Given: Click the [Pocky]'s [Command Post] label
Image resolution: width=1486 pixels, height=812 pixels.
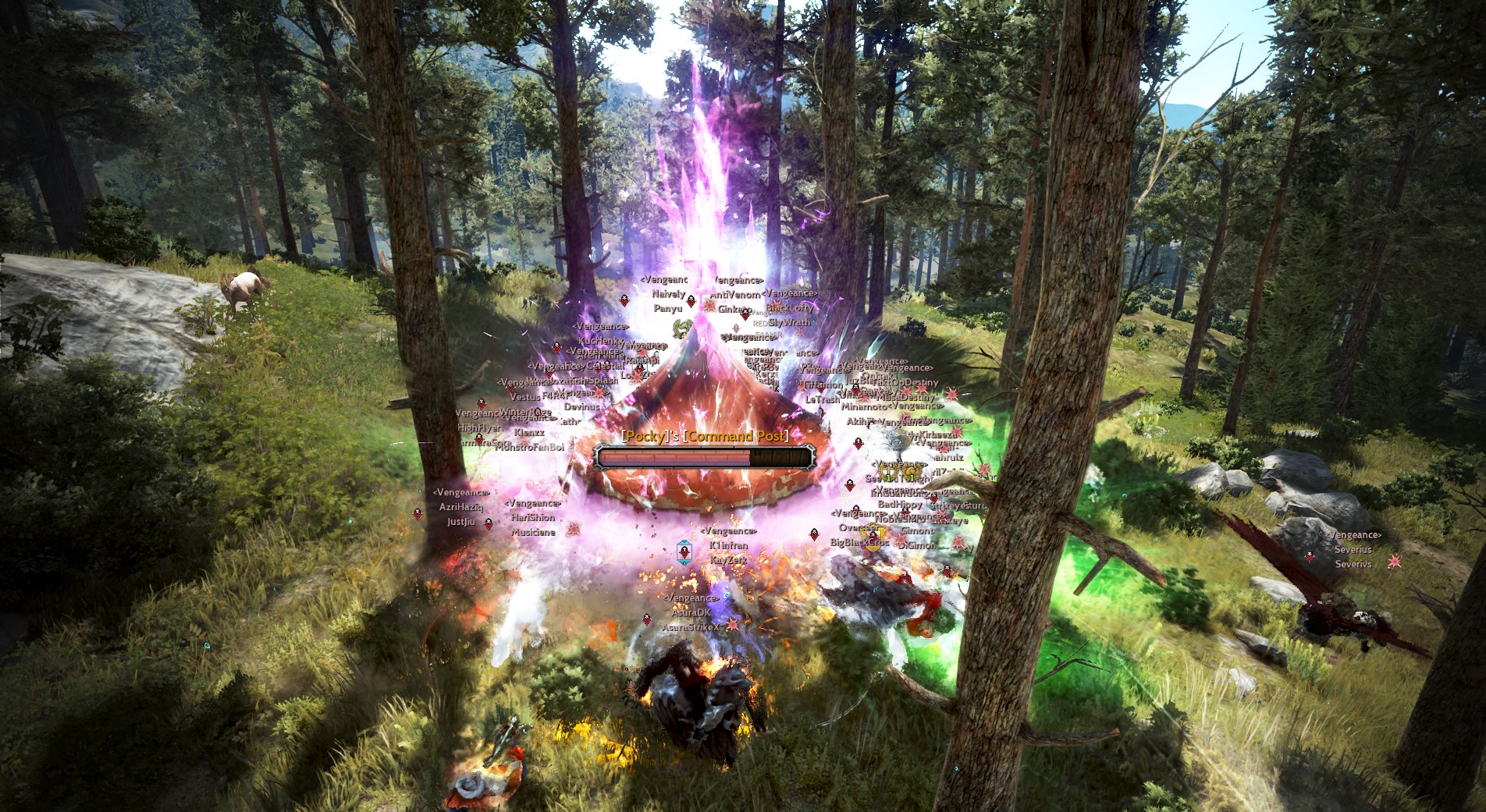Looking at the screenshot, I should pyautogui.click(x=703, y=438).
